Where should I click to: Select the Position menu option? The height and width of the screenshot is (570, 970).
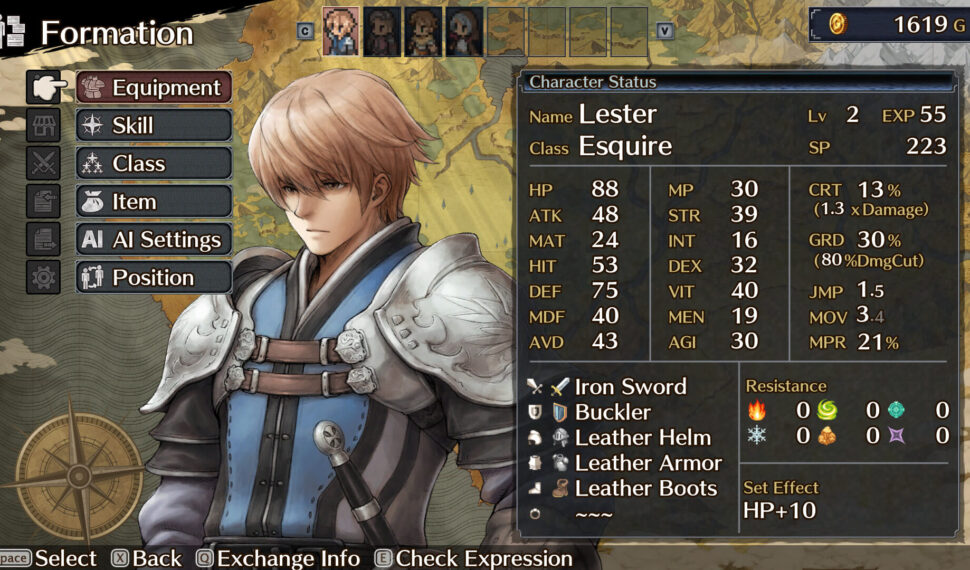coord(154,278)
